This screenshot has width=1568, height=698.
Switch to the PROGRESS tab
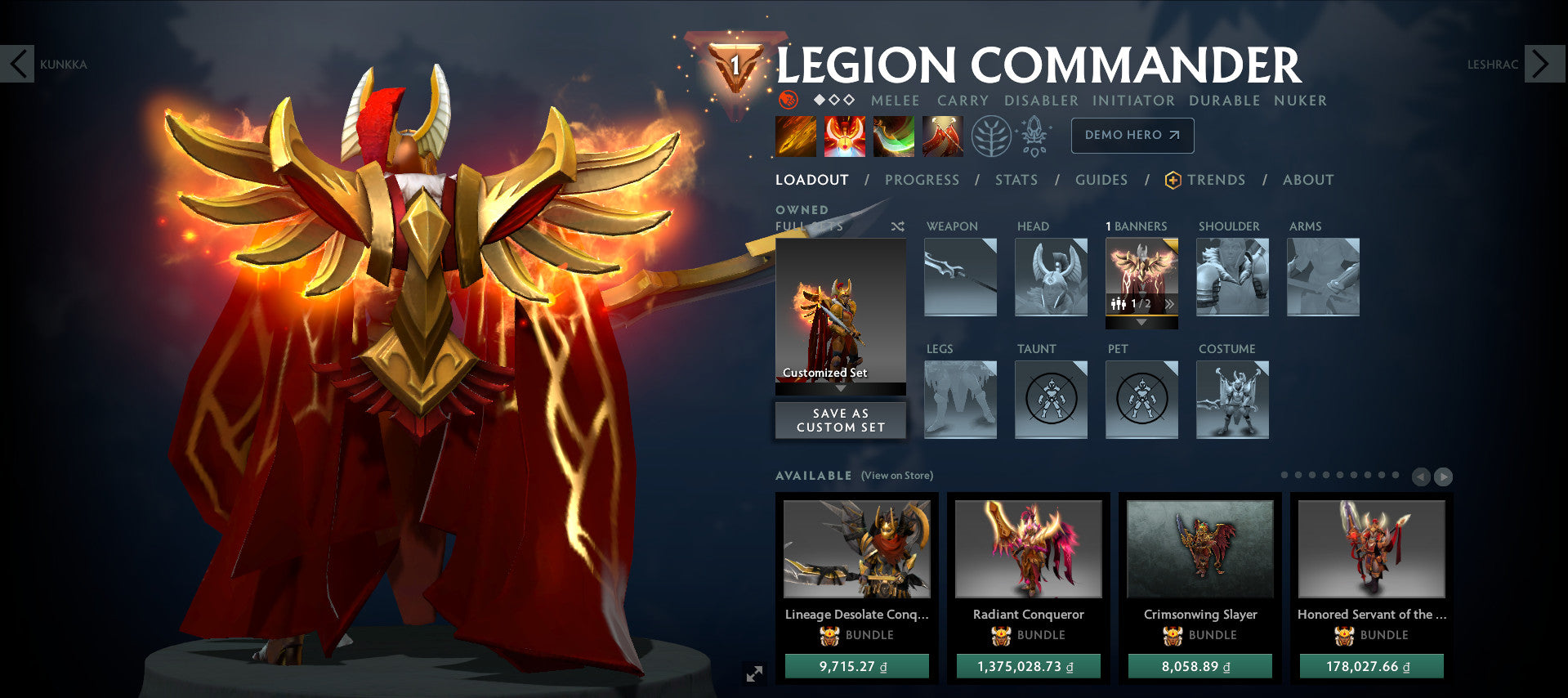pos(922,180)
